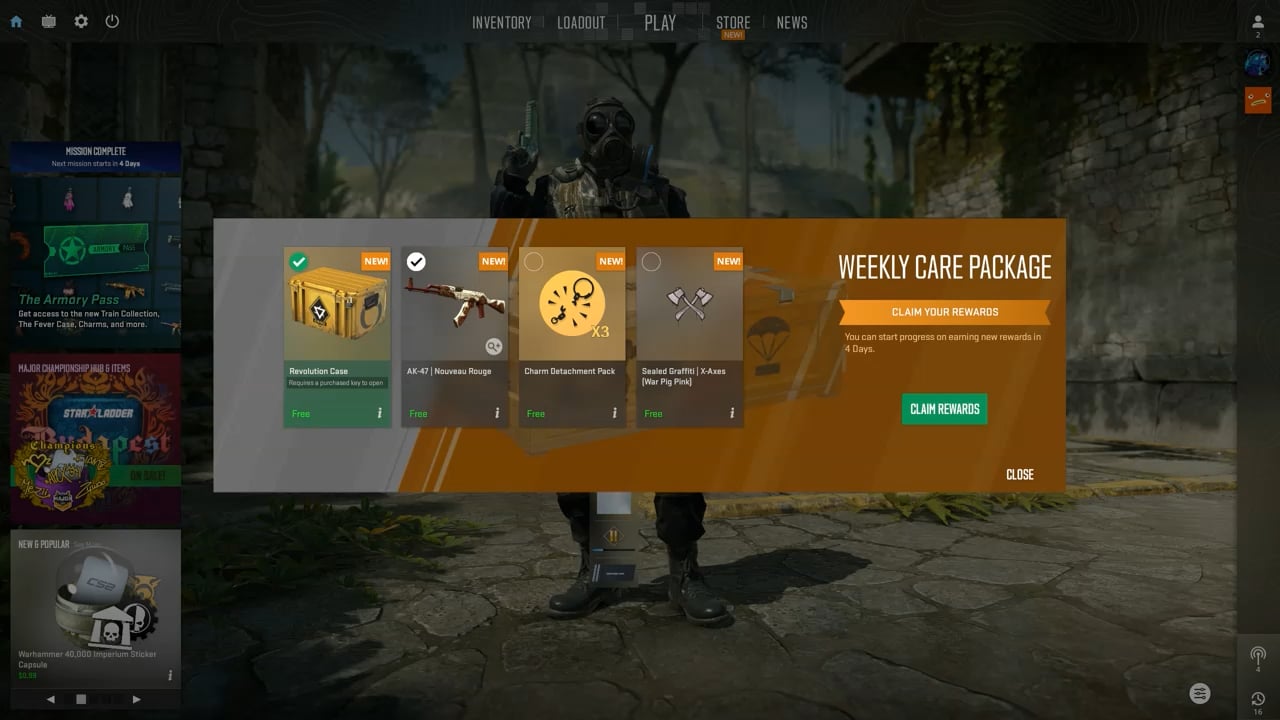Click the power quit icon
Screen dimensions: 1280x720
pyautogui.click(x=112, y=21)
